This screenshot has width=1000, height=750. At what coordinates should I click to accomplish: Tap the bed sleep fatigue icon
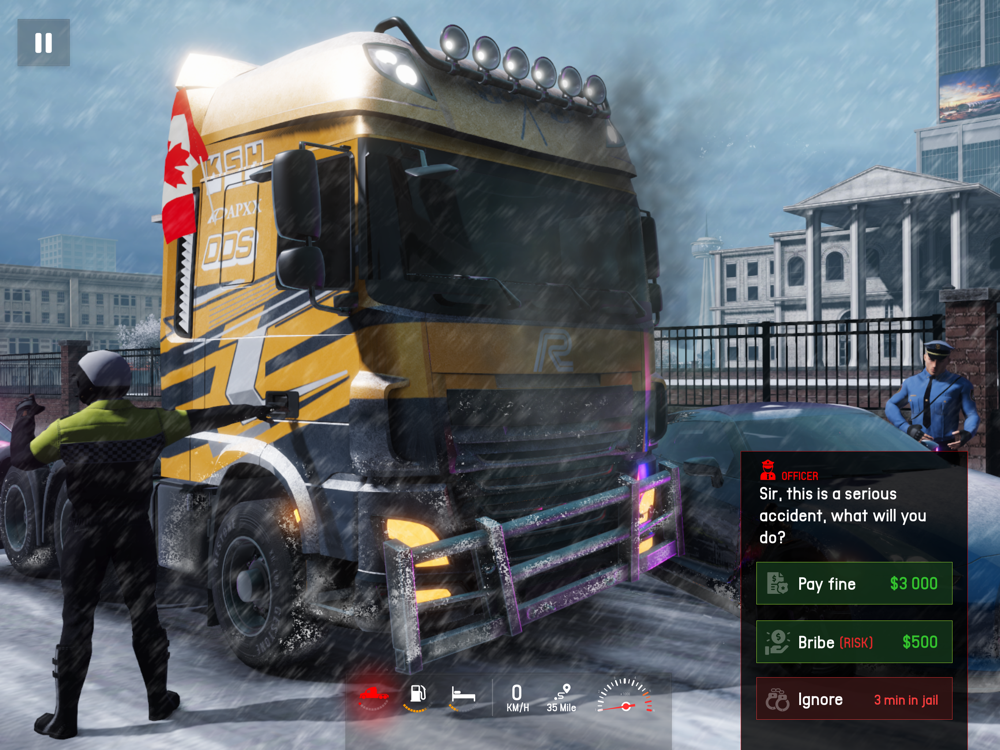462,694
